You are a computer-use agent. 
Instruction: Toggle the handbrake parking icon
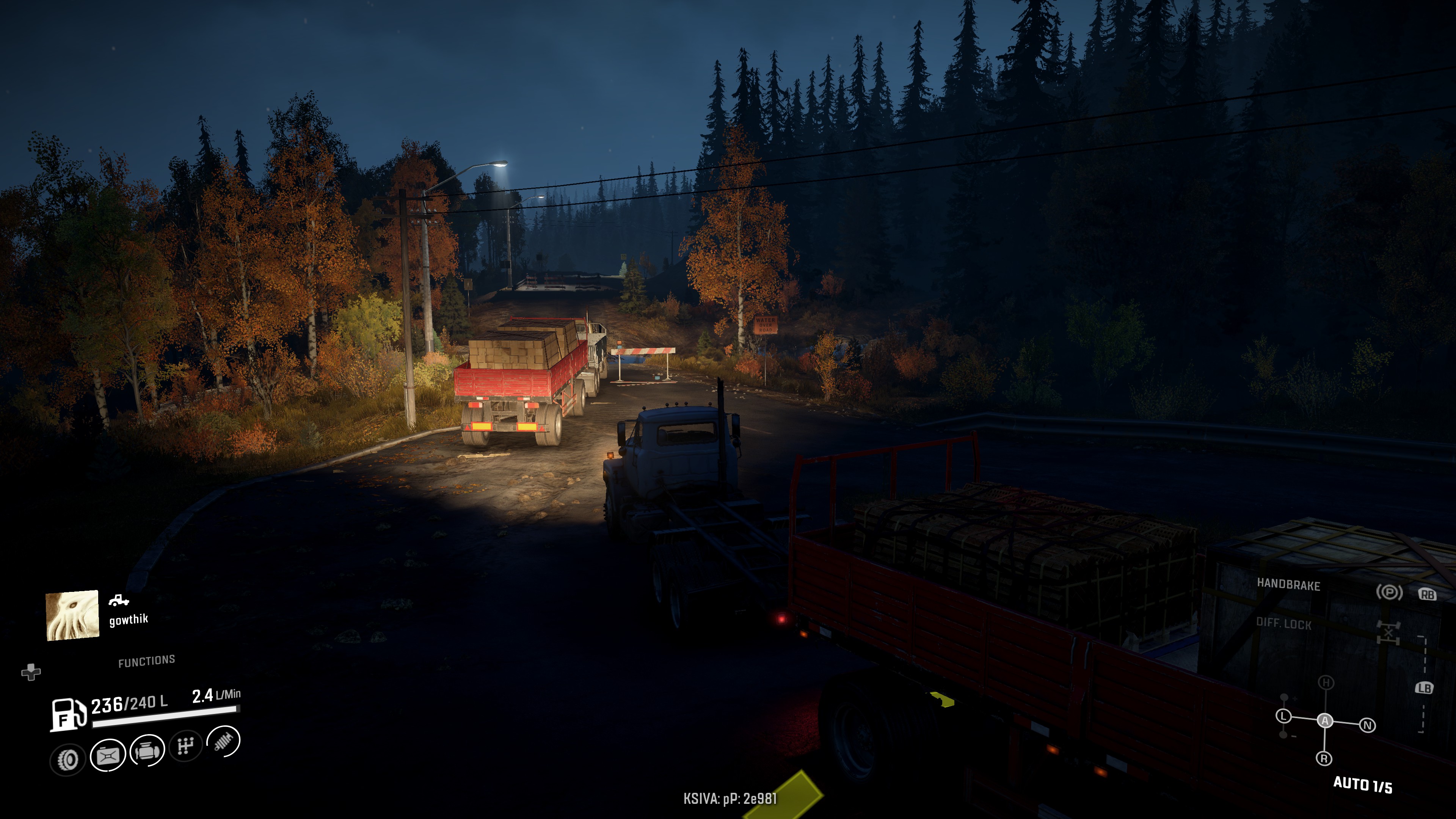coord(1389,592)
